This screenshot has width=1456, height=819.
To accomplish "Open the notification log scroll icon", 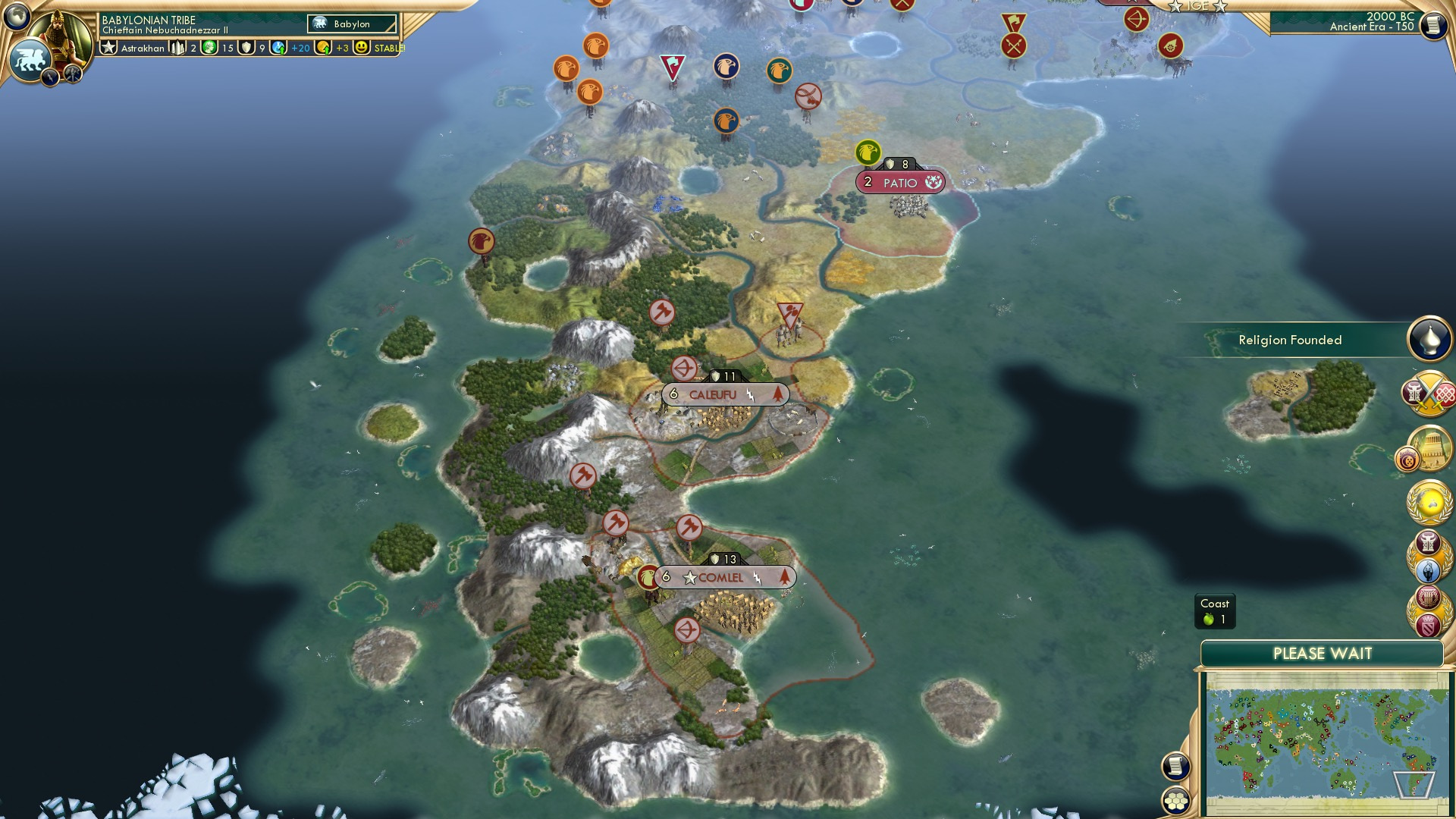I will 1175,767.
